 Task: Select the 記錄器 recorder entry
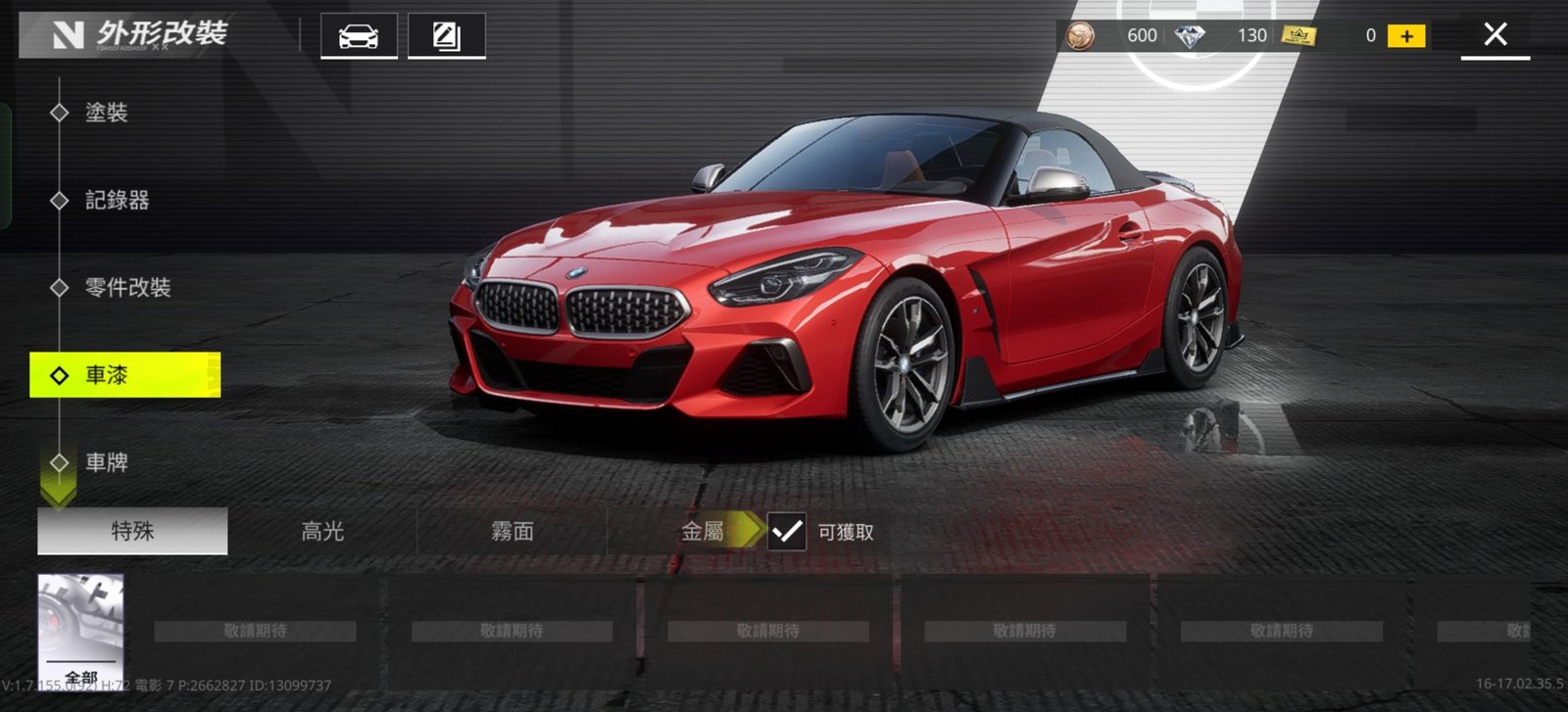coord(117,200)
